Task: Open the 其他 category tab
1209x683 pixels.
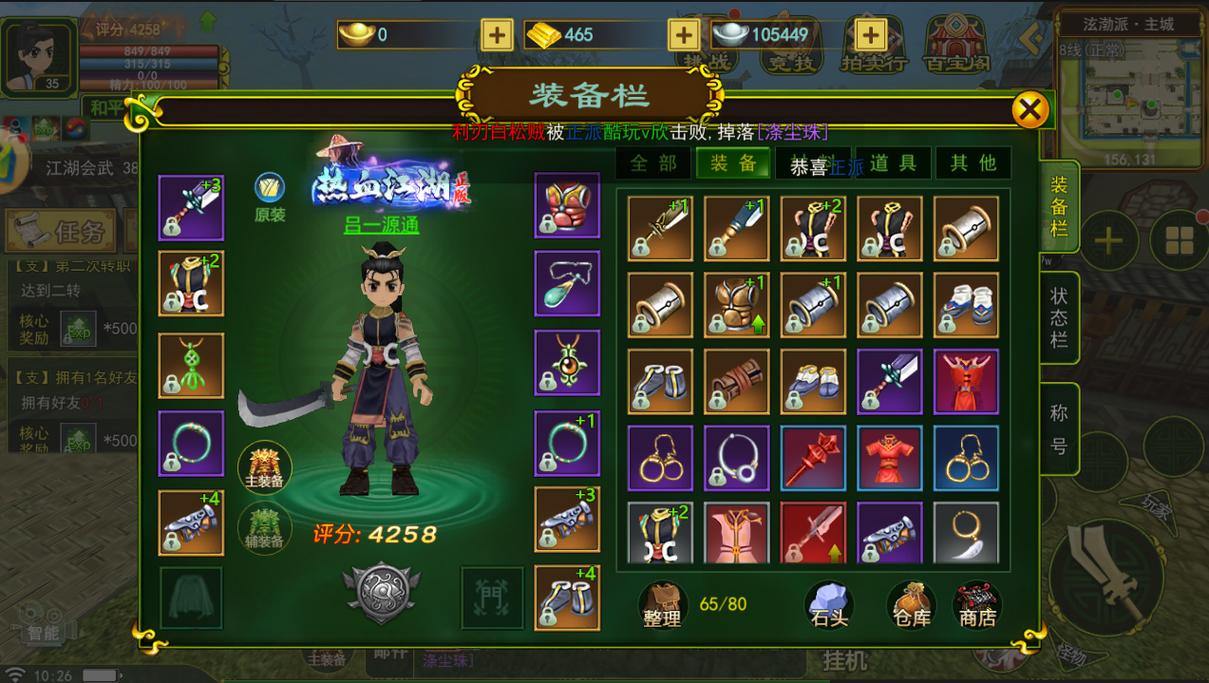Action: (972, 164)
